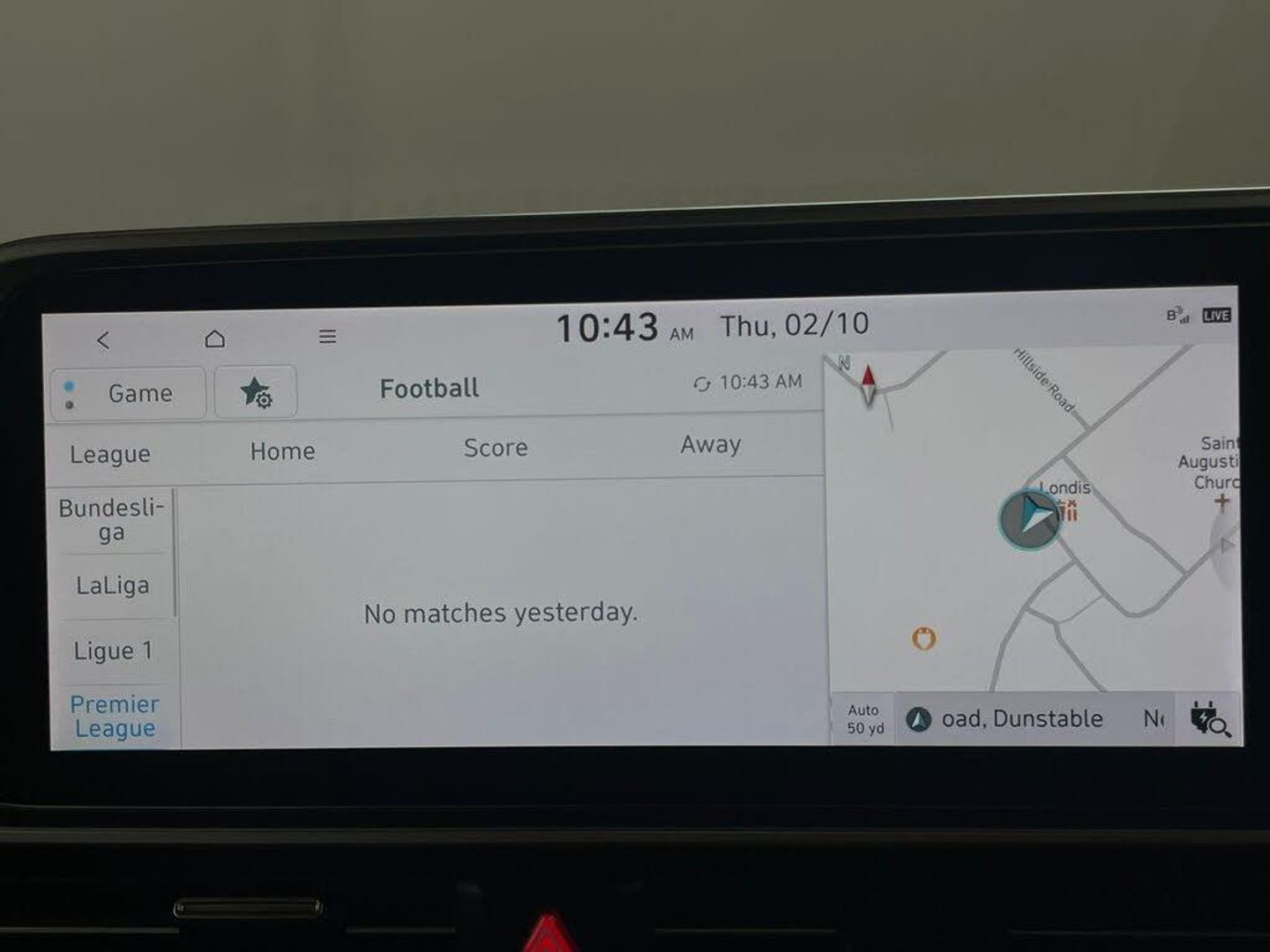Select the Bundesliga league

[111, 520]
